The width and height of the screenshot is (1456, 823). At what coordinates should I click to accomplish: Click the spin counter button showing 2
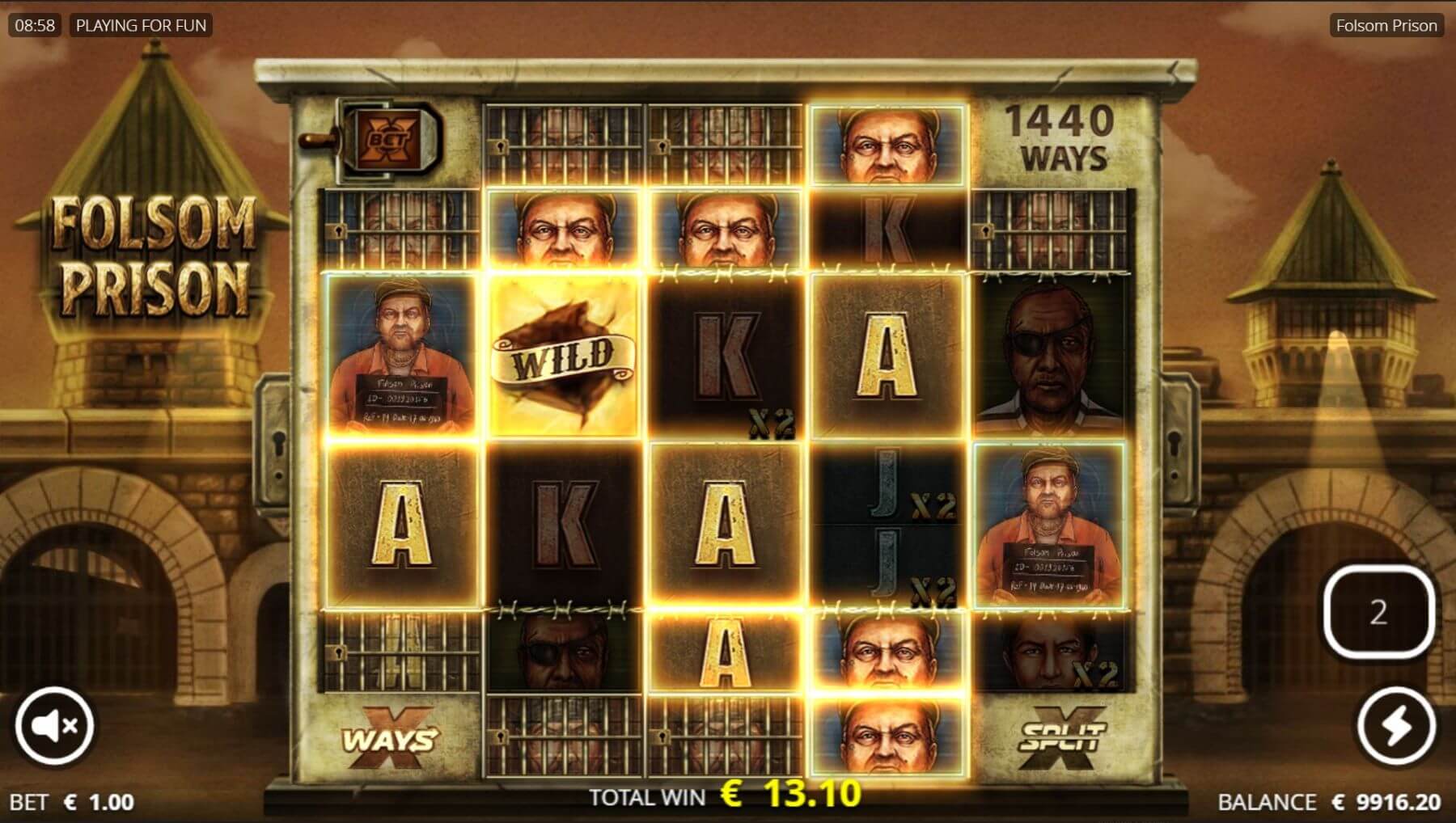point(1378,613)
